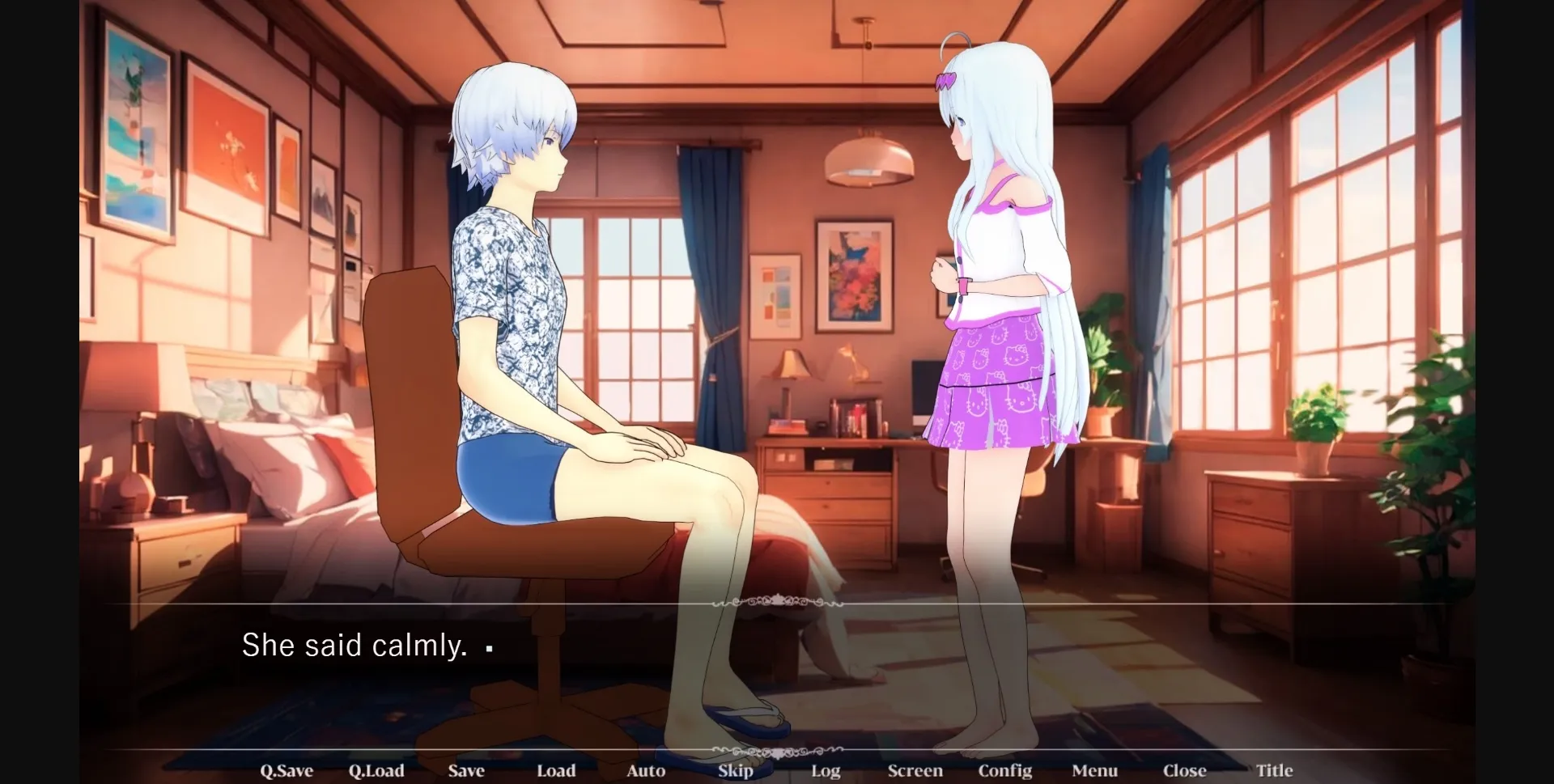Enable Auto mode for automatic text advance

645,770
